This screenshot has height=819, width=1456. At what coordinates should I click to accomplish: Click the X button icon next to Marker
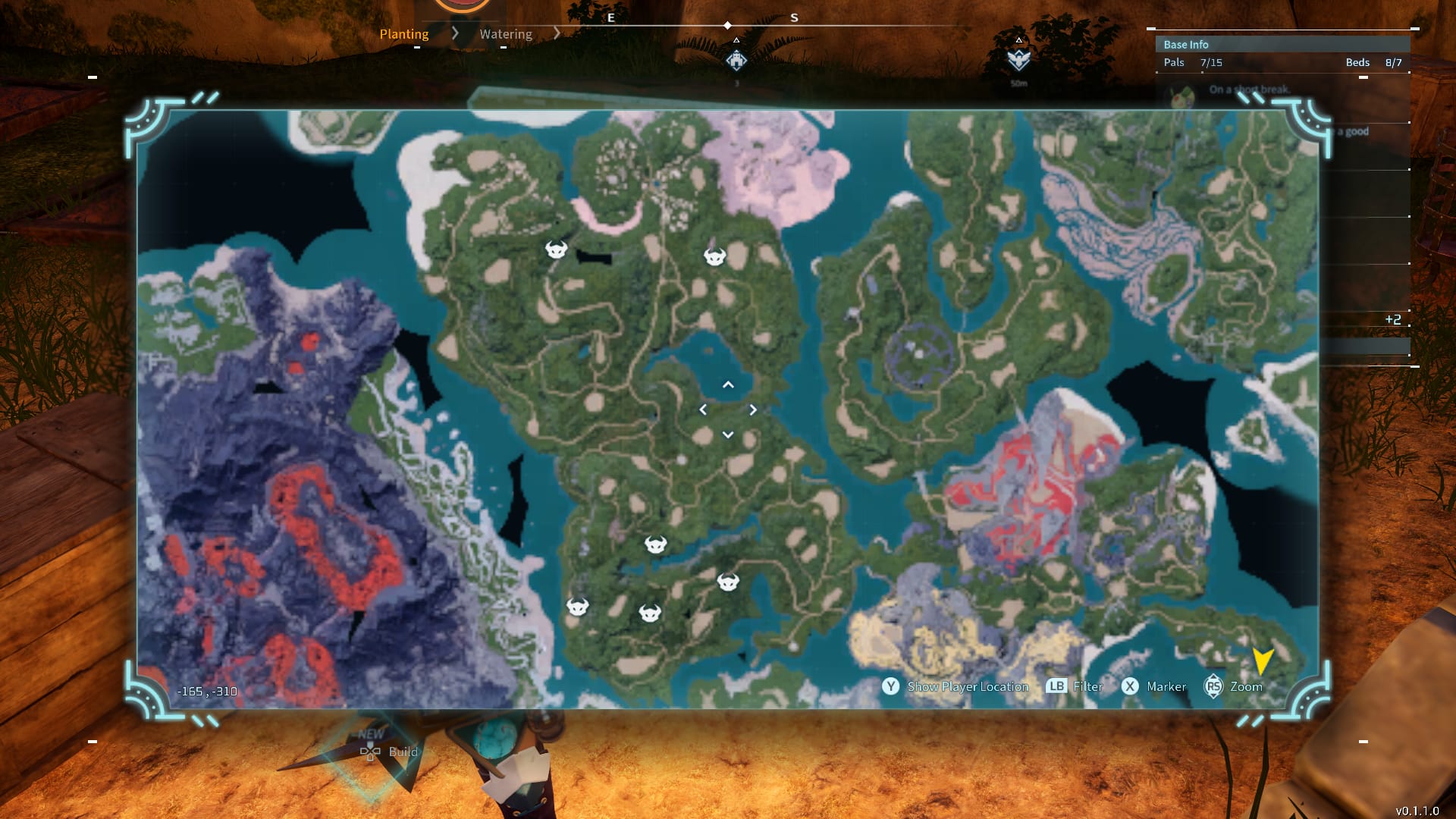click(x=1129, y=686)
